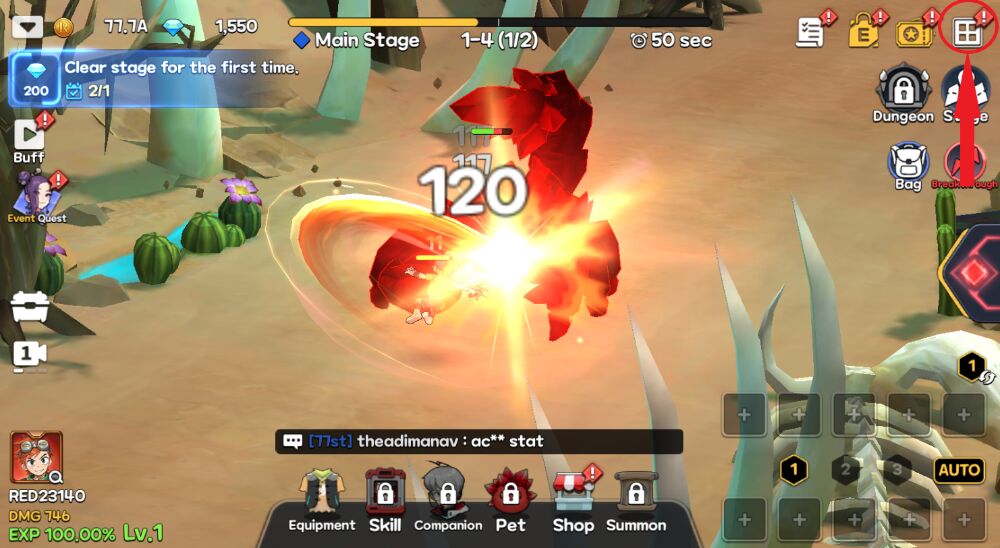Open the Shop
The width and height of the screenshot is (1000, 548).
[573, 501]
